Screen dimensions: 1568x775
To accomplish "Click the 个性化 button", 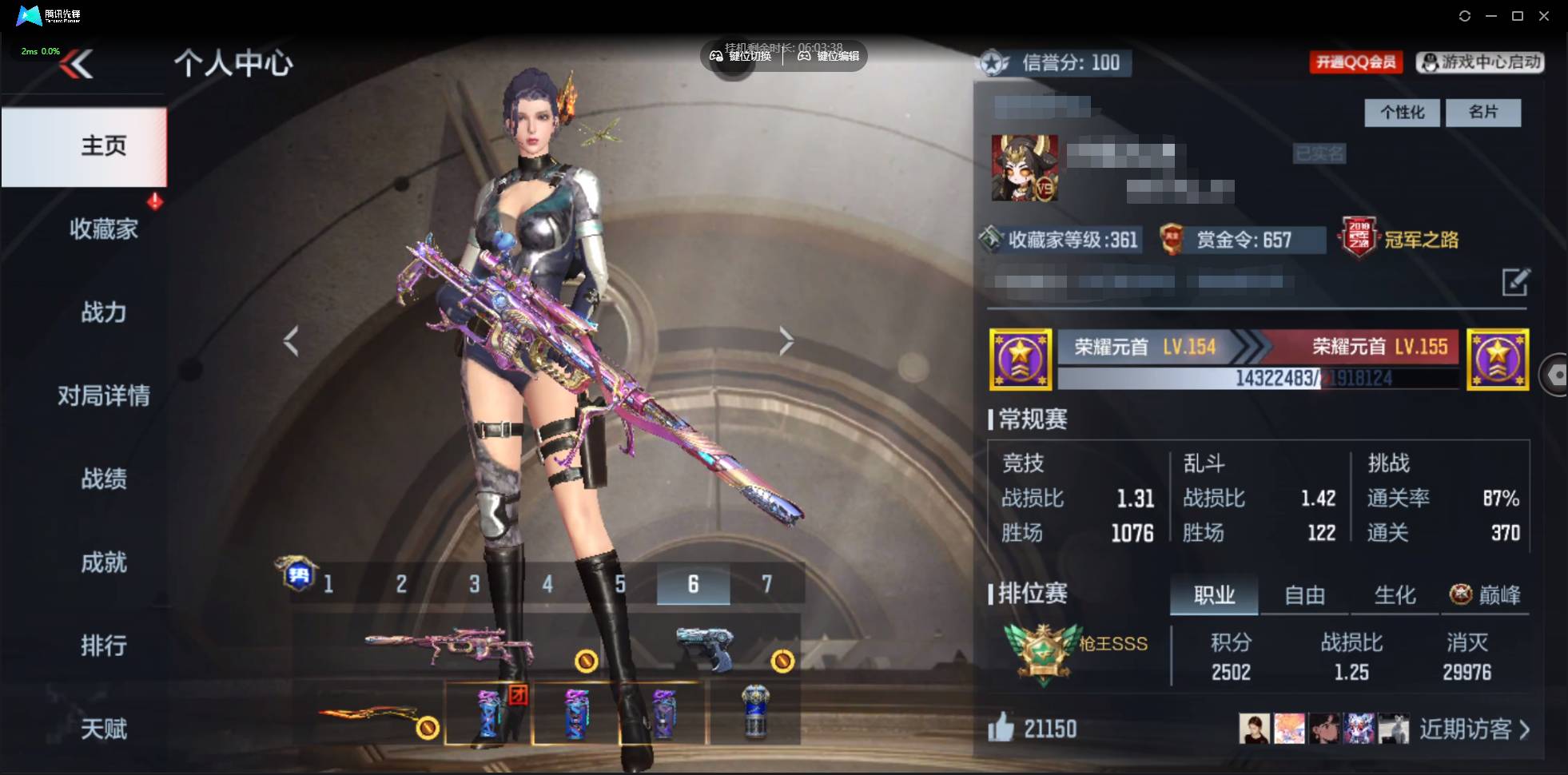I will pyautogui.click(x=1402, y=113).
